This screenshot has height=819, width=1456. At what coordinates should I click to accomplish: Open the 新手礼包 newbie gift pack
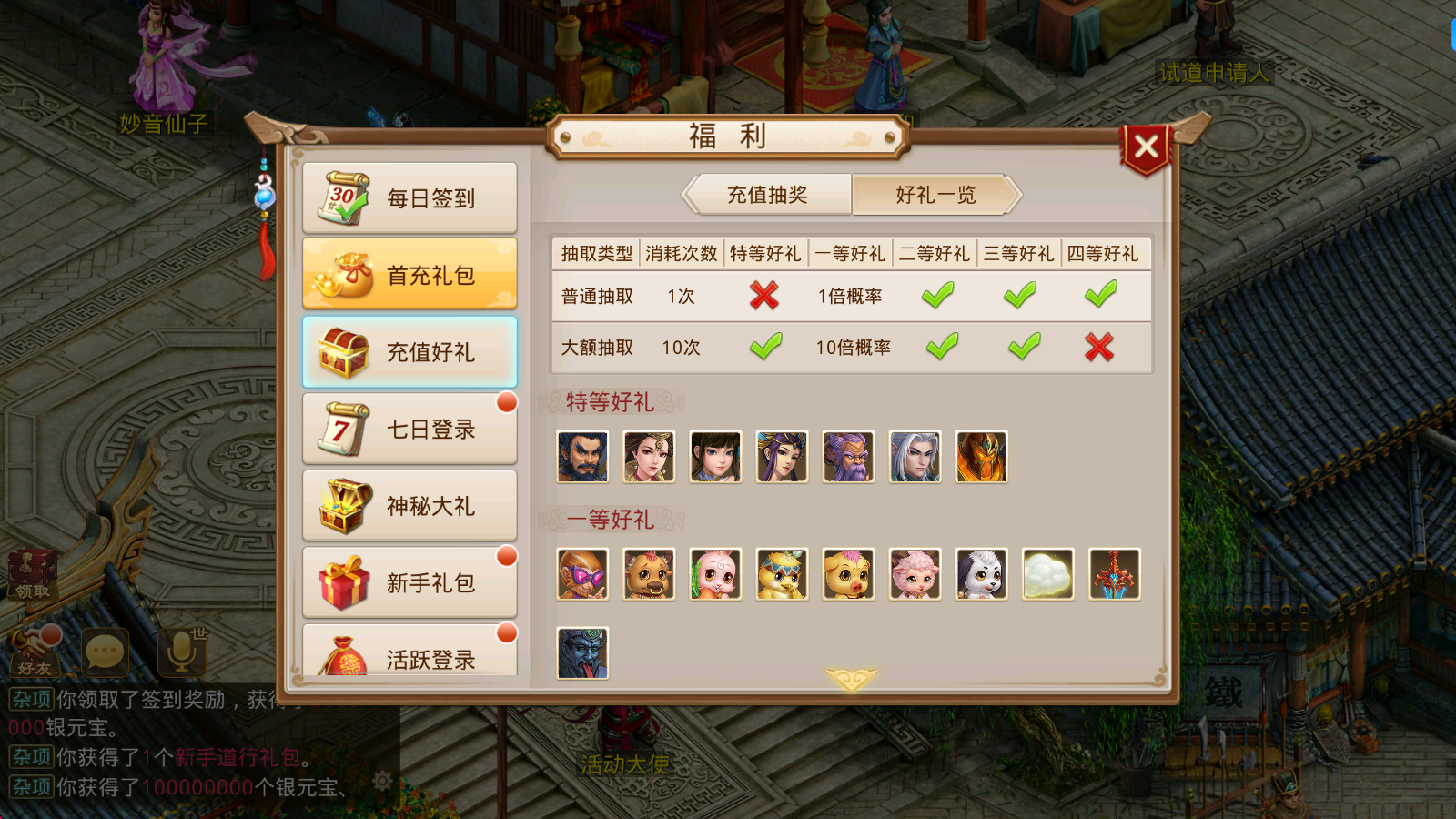[x=409, y=582]
